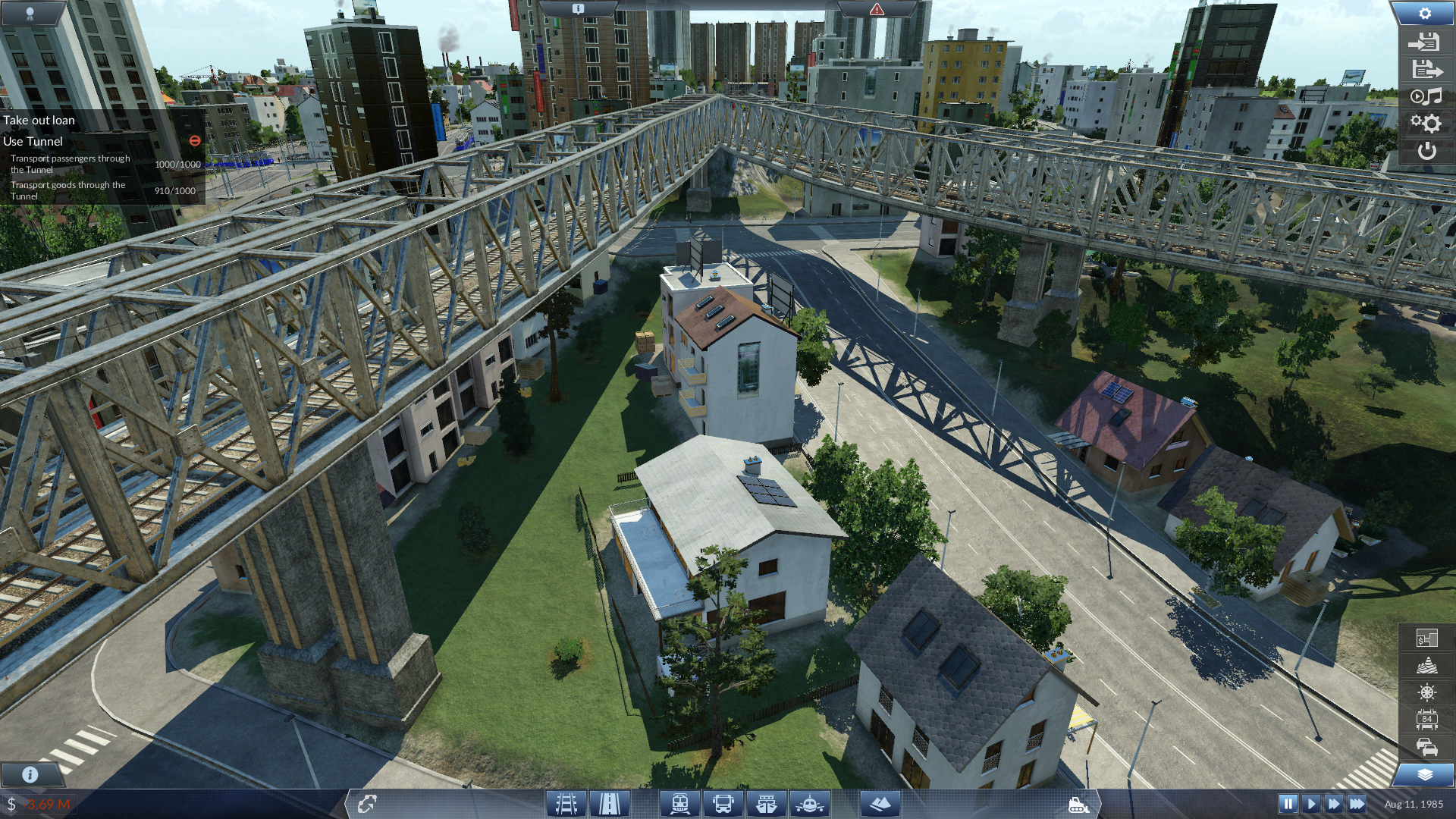Pause the game simulation
Screen dimensions: 1456x819
(x=1288, y=804)
